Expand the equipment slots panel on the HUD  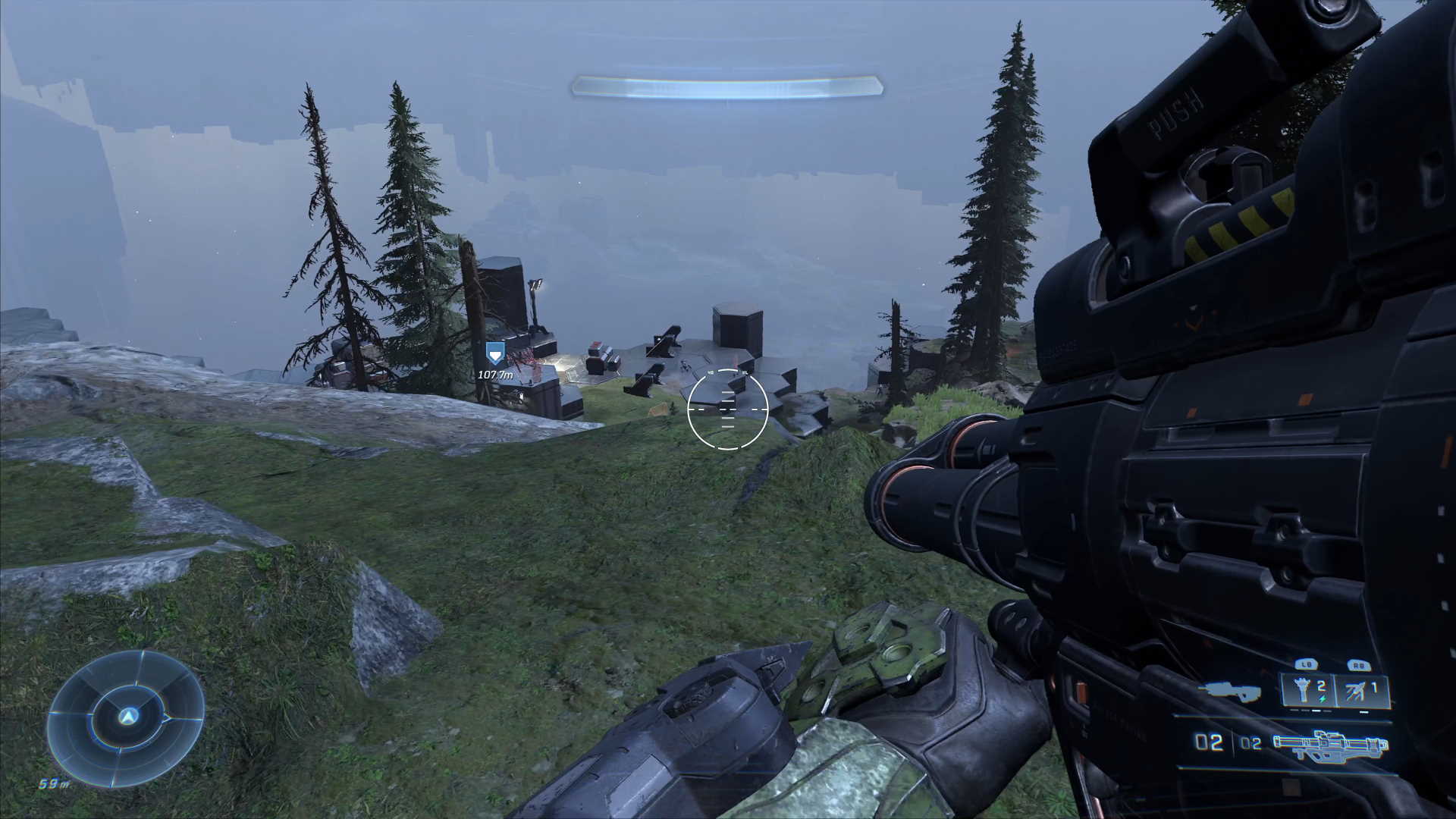coord(1331,690)
